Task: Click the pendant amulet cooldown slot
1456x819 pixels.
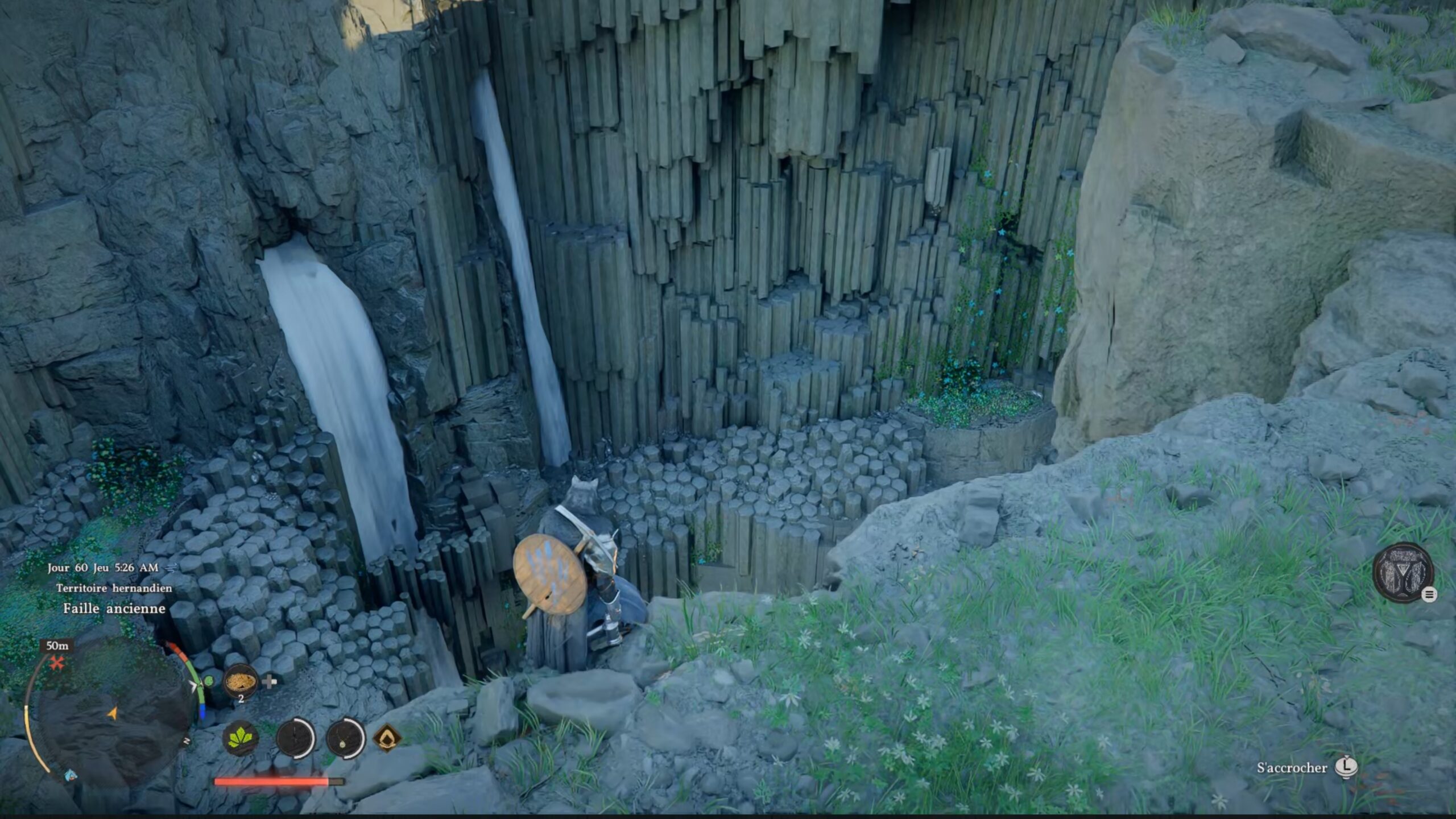Action: (345, 738)
